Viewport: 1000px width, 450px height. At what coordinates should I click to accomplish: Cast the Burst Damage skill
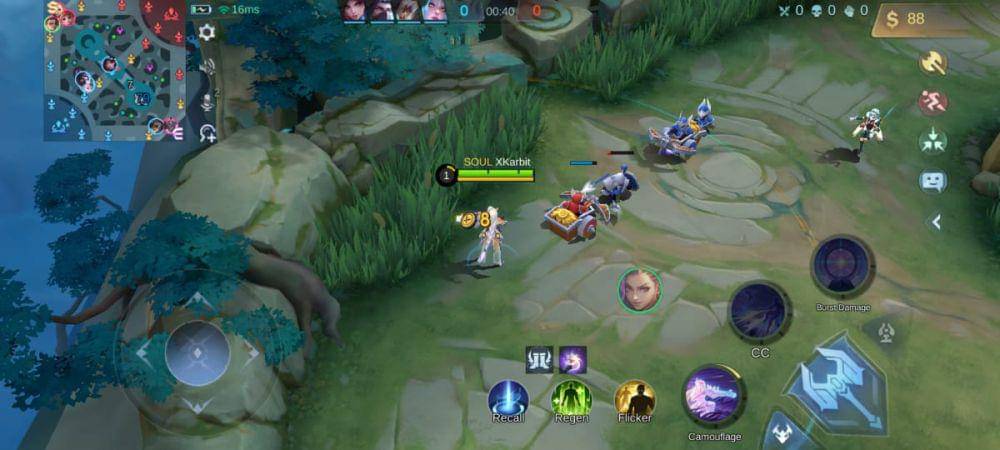[x=842, y=267]
